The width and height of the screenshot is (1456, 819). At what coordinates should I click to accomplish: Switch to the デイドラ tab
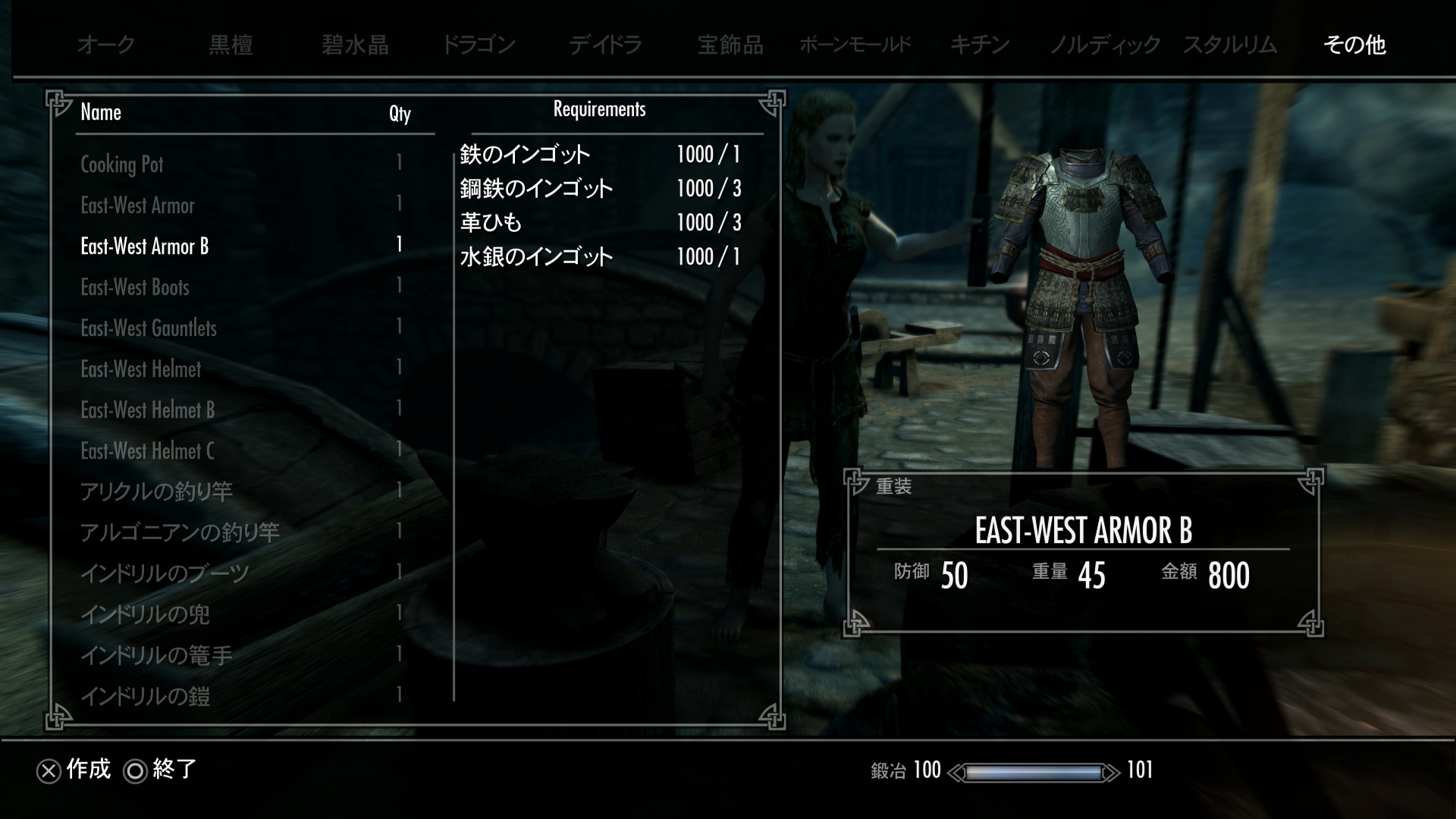605,45
